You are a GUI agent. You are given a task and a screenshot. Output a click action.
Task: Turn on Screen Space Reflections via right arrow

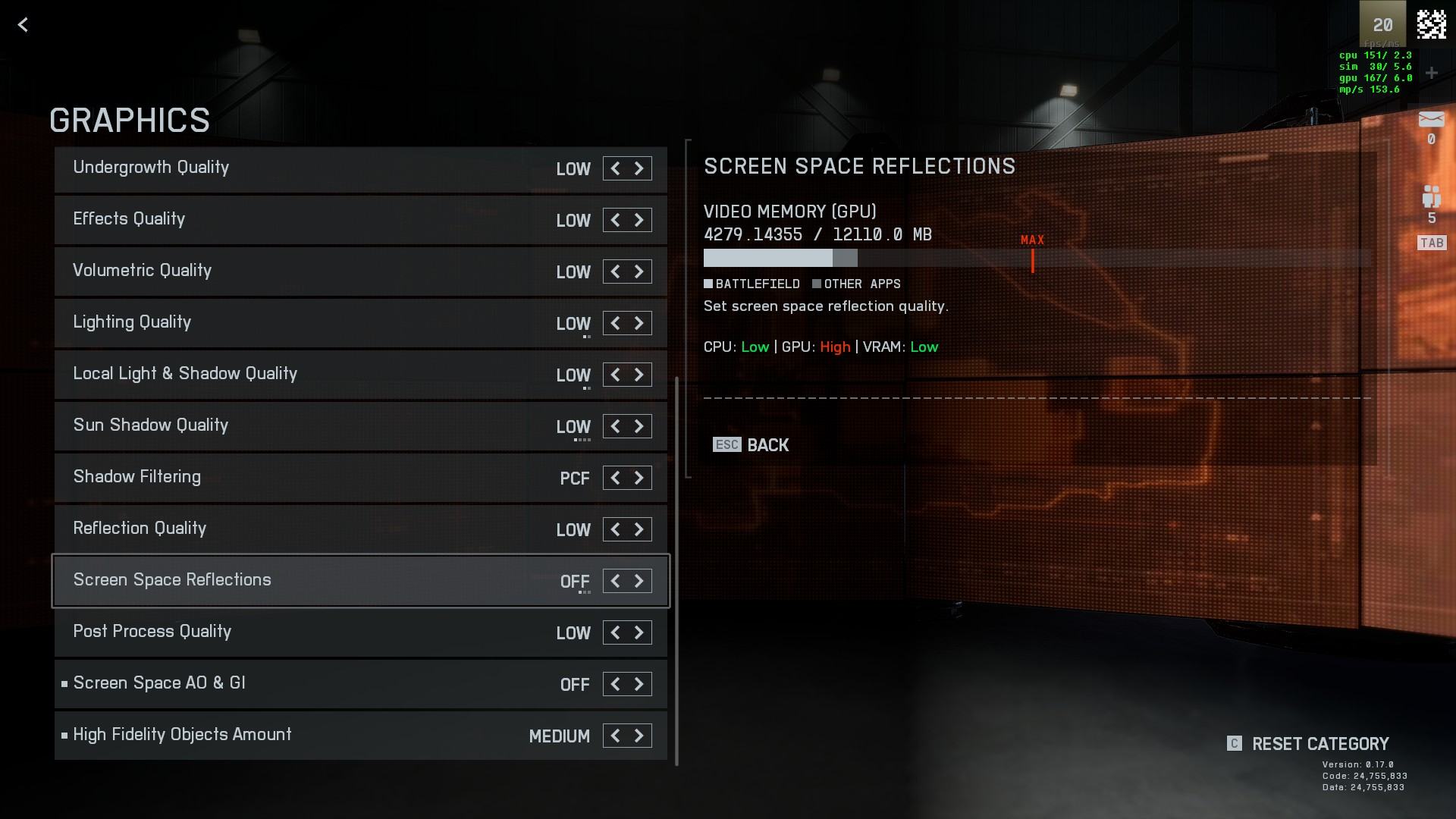coord(639,581)
